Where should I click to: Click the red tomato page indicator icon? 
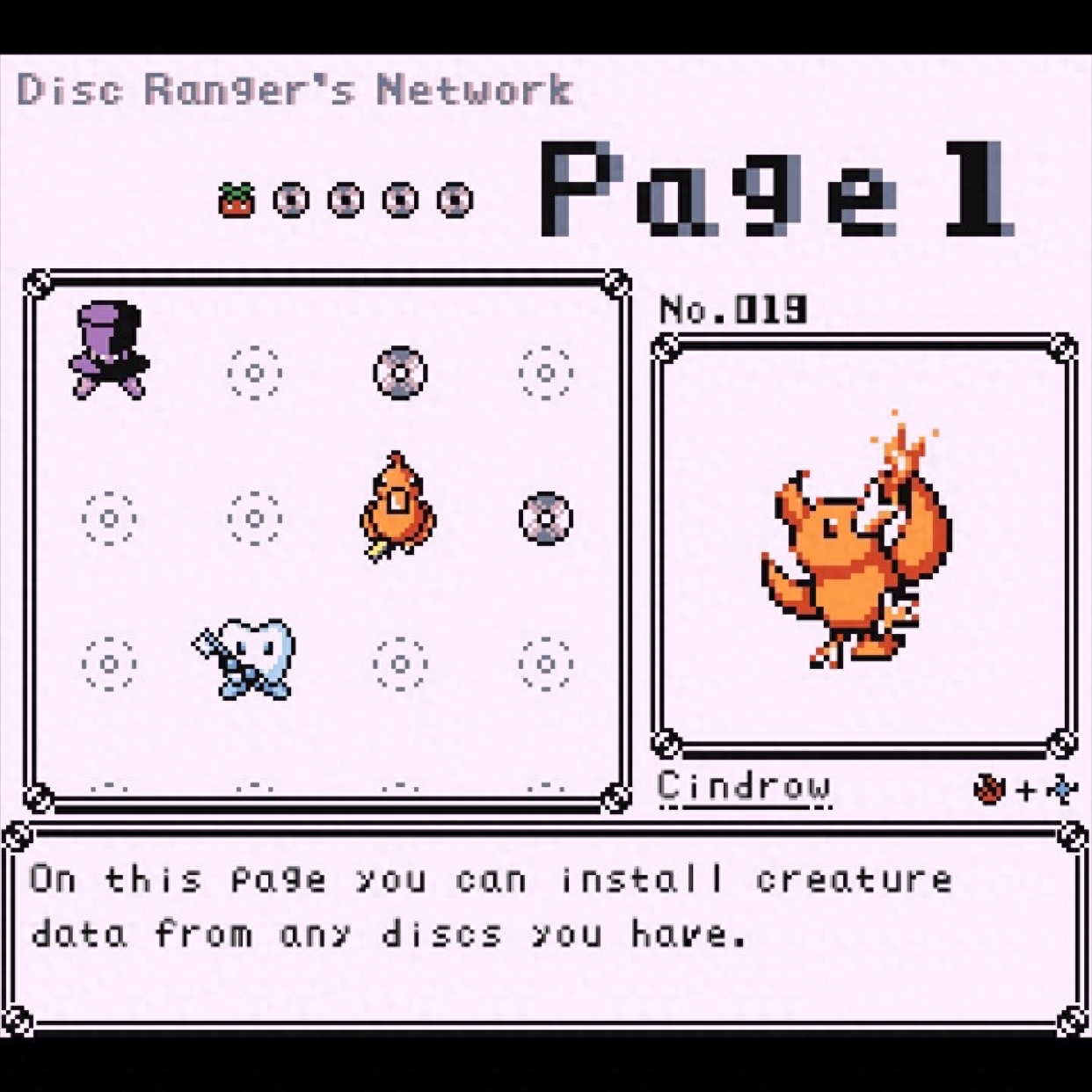[236, 200]
